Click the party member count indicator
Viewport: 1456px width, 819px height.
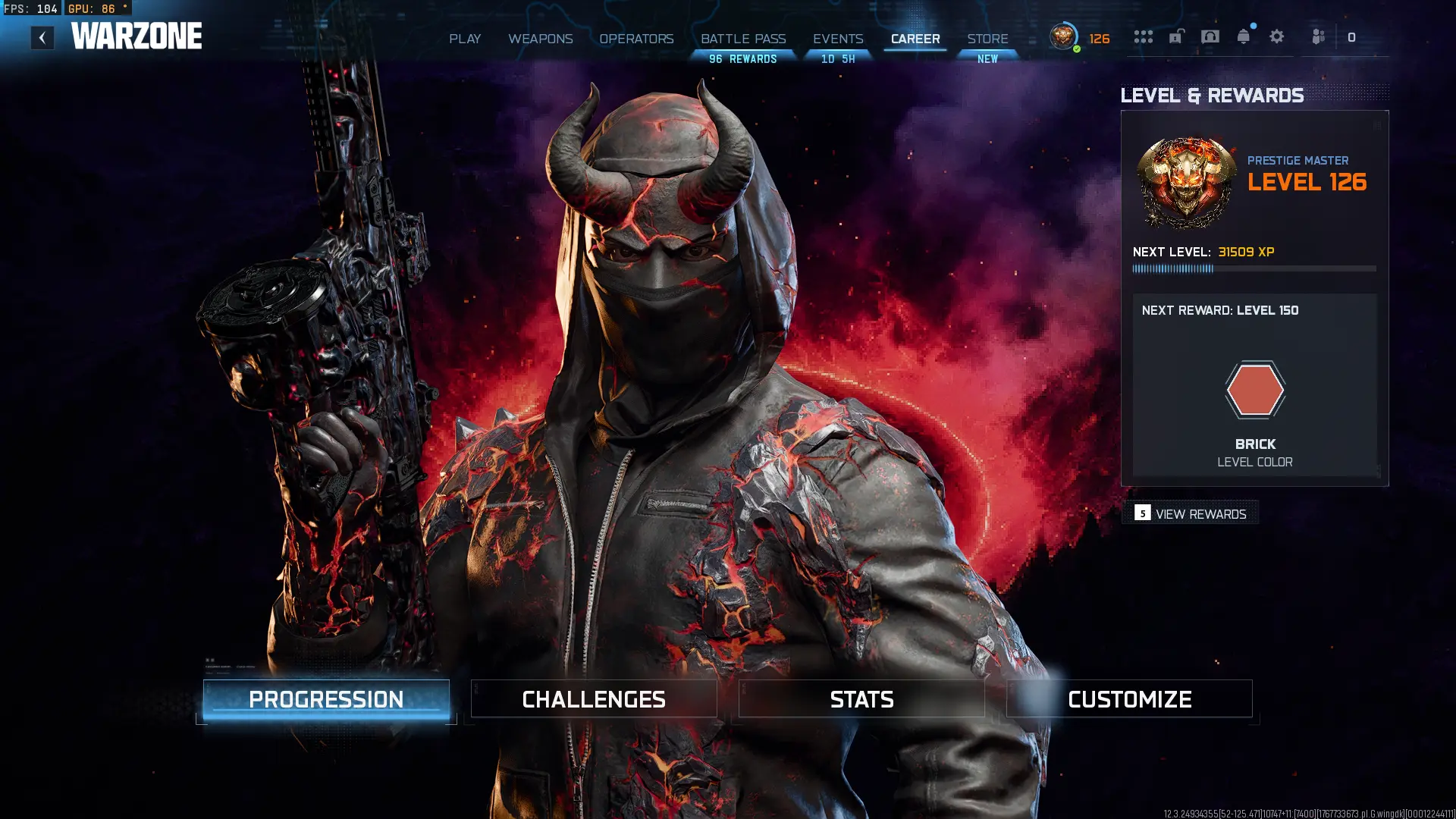(1352, 36)
